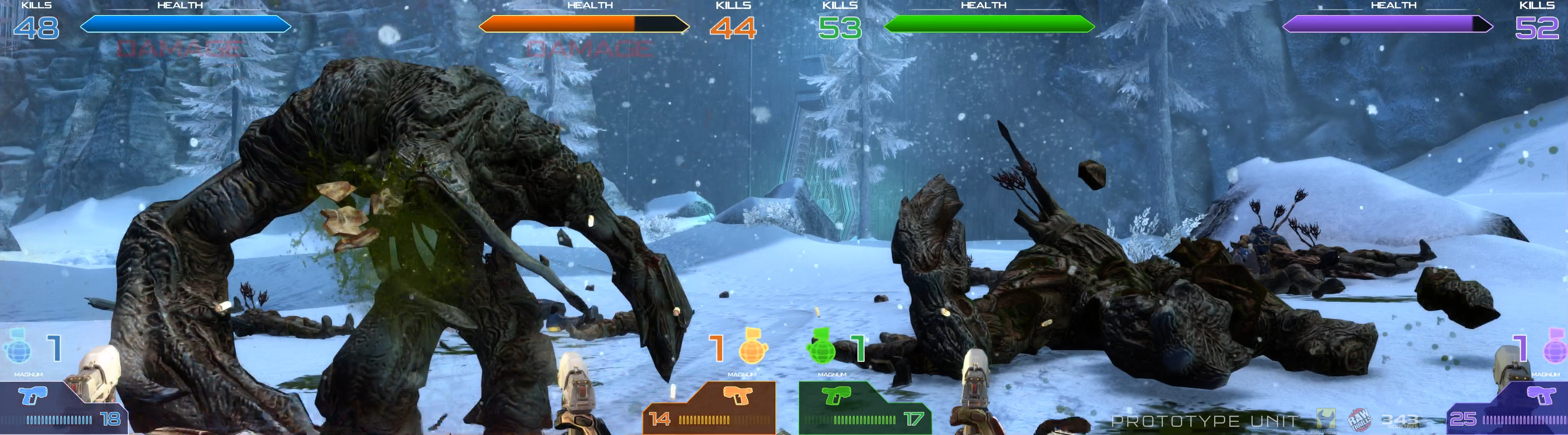Select the blue player's grenade icon
1568x435 pixels.
click(17, 347)
